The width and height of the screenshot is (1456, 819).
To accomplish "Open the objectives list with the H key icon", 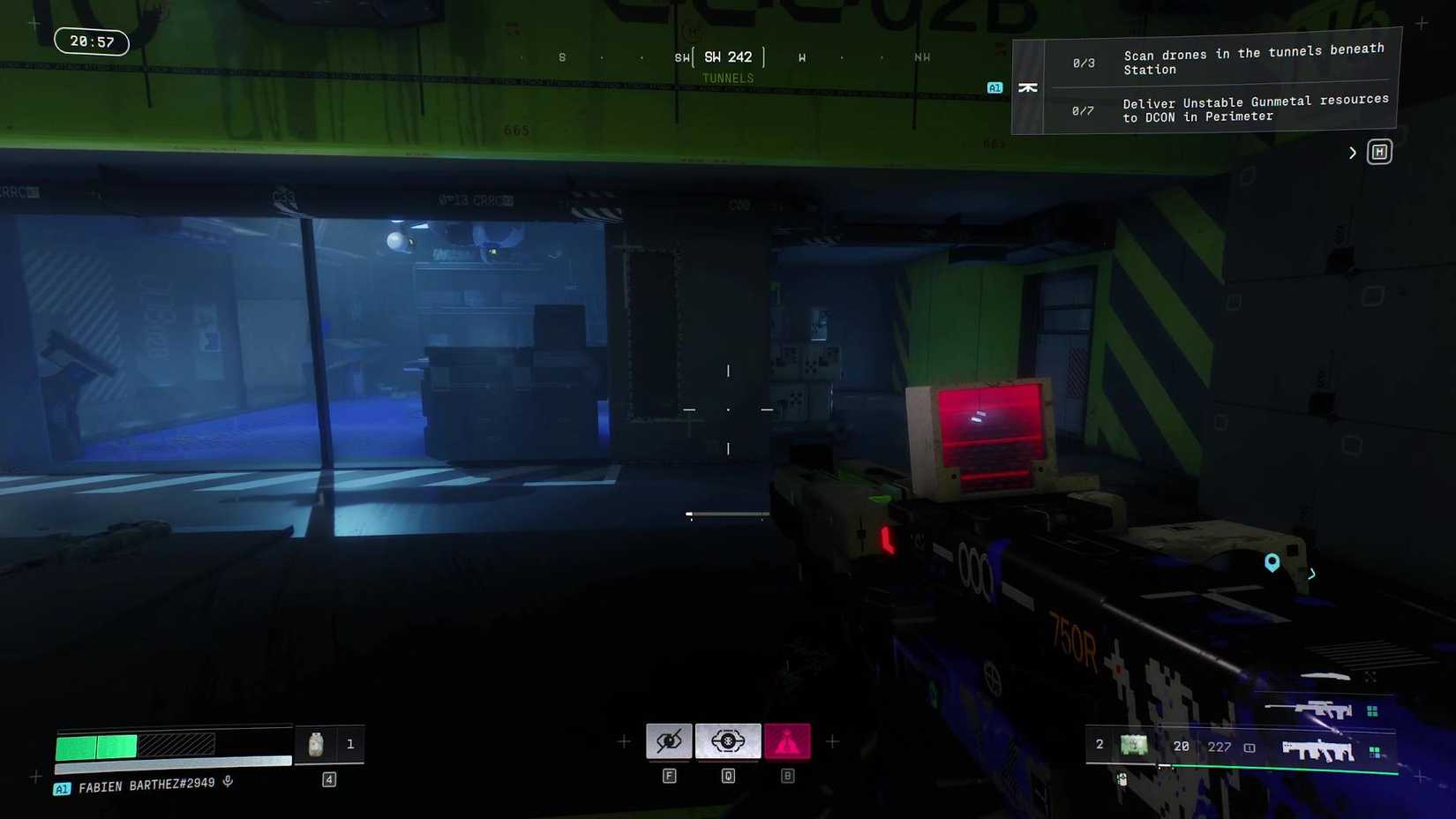I will pyautogui.click(x=1379, y=151).
